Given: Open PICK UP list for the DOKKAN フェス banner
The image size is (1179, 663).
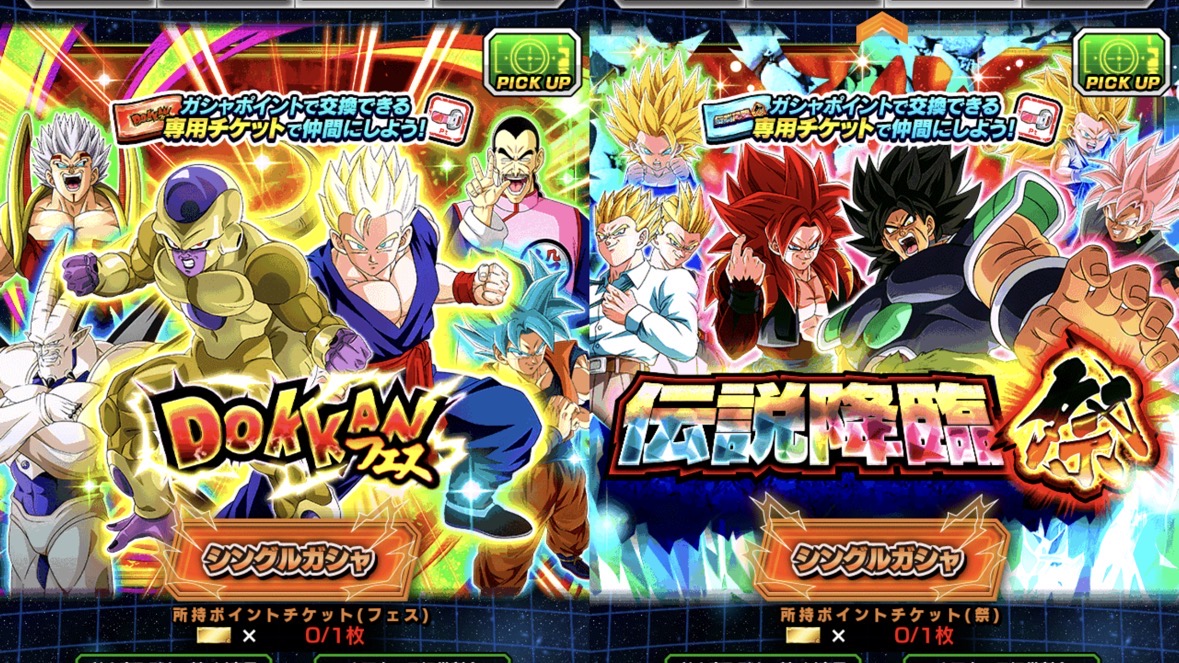Looking at the screenshot, I should coord(533,62).
